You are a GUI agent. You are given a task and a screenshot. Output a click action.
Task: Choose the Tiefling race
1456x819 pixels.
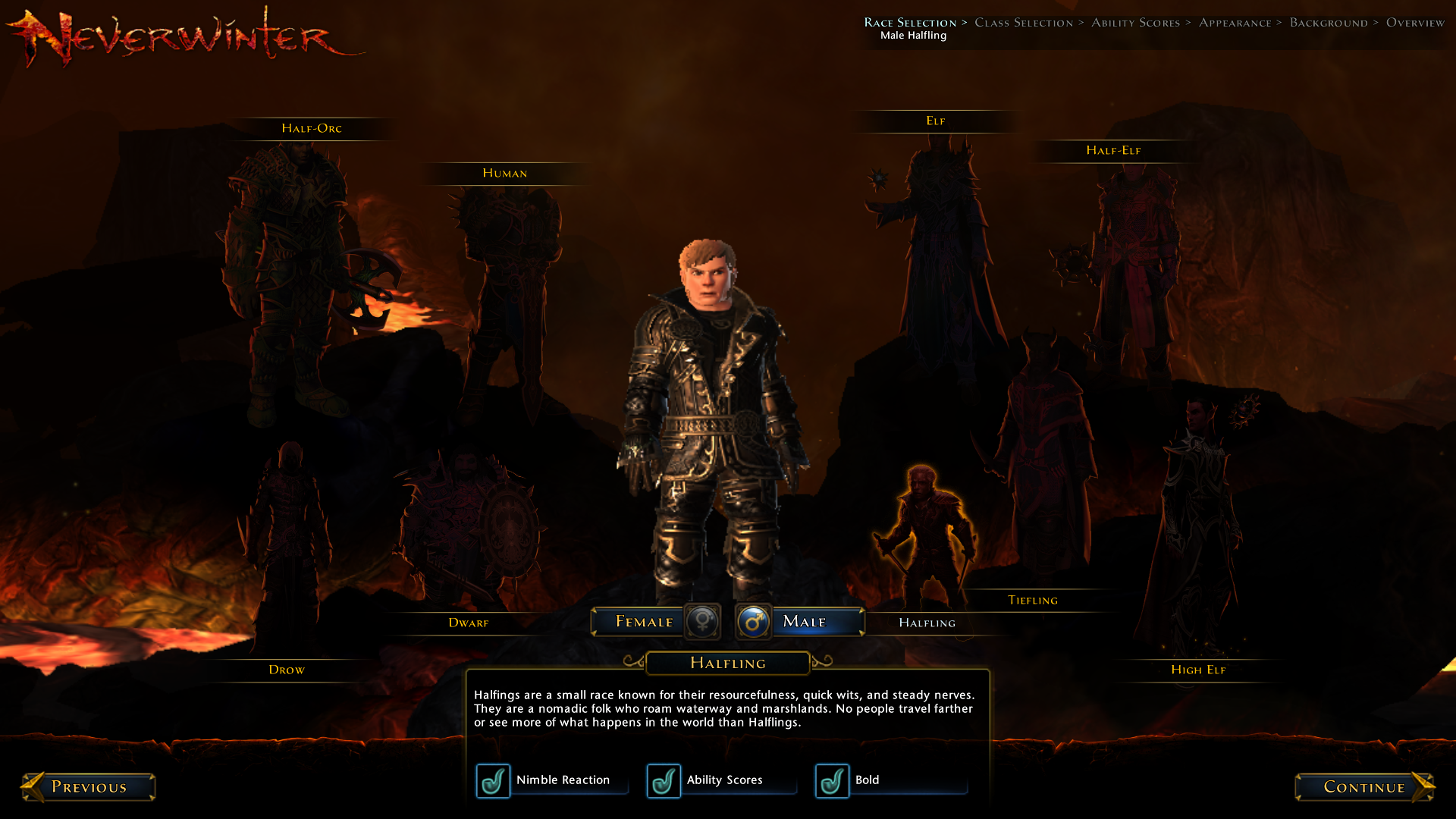pyautogui.click(x=1032, y=601)
